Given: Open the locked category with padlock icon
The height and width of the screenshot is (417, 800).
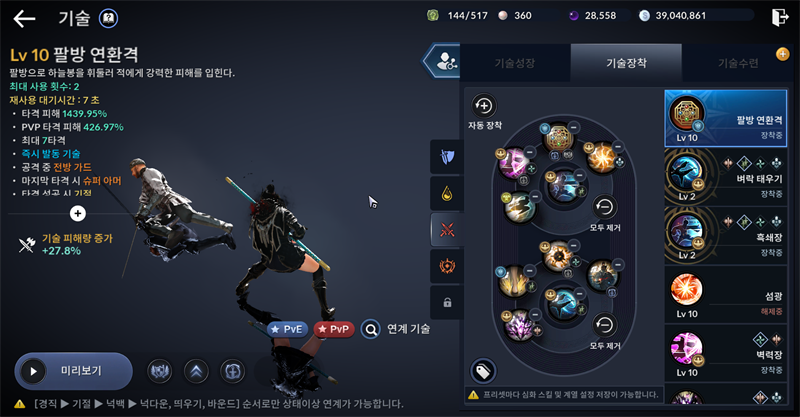Looking at the screenshot, I should (x=446, y=301).
